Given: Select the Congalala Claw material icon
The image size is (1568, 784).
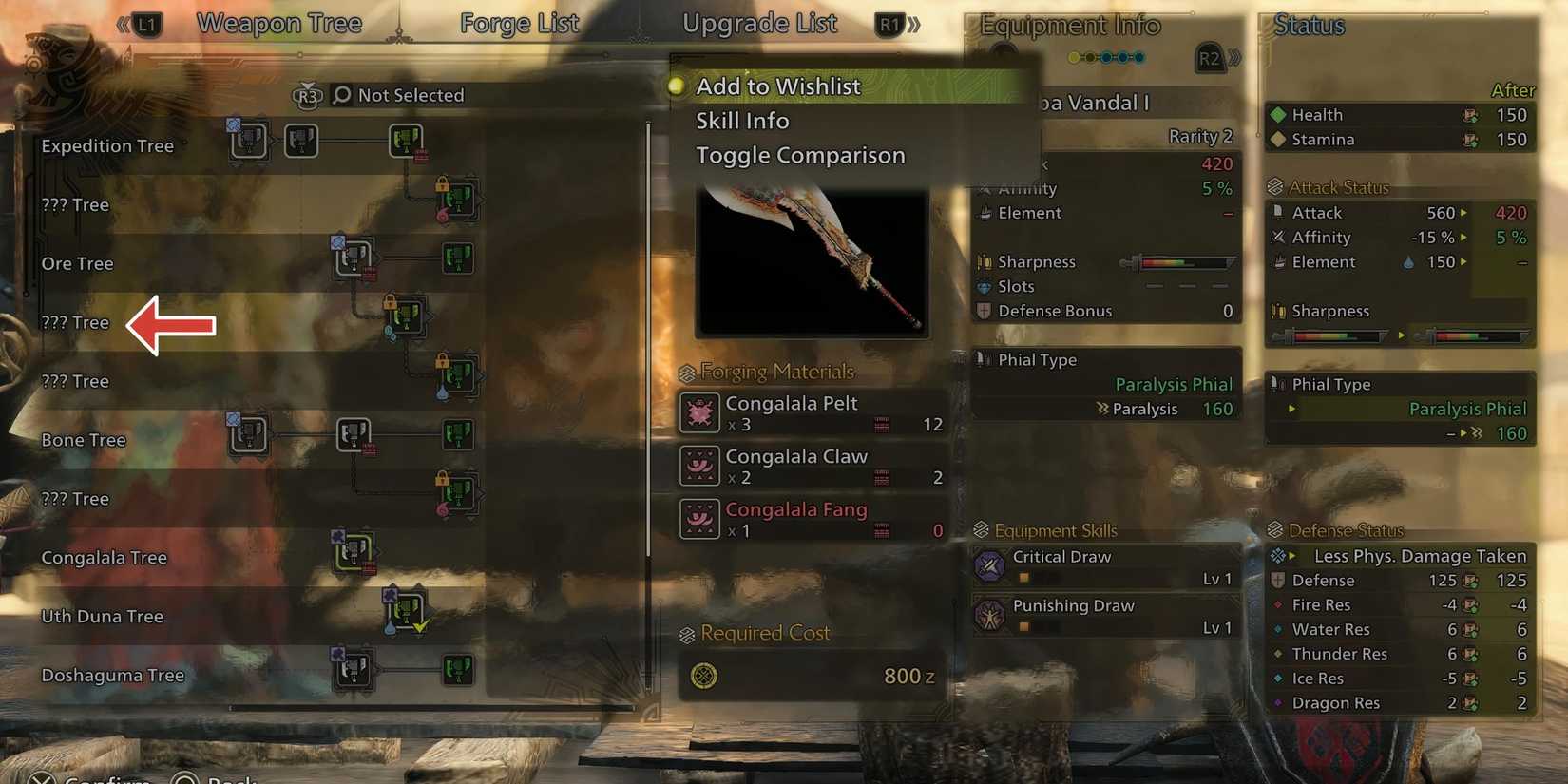Looking at the screenshot, I should [x=699, y=467].
